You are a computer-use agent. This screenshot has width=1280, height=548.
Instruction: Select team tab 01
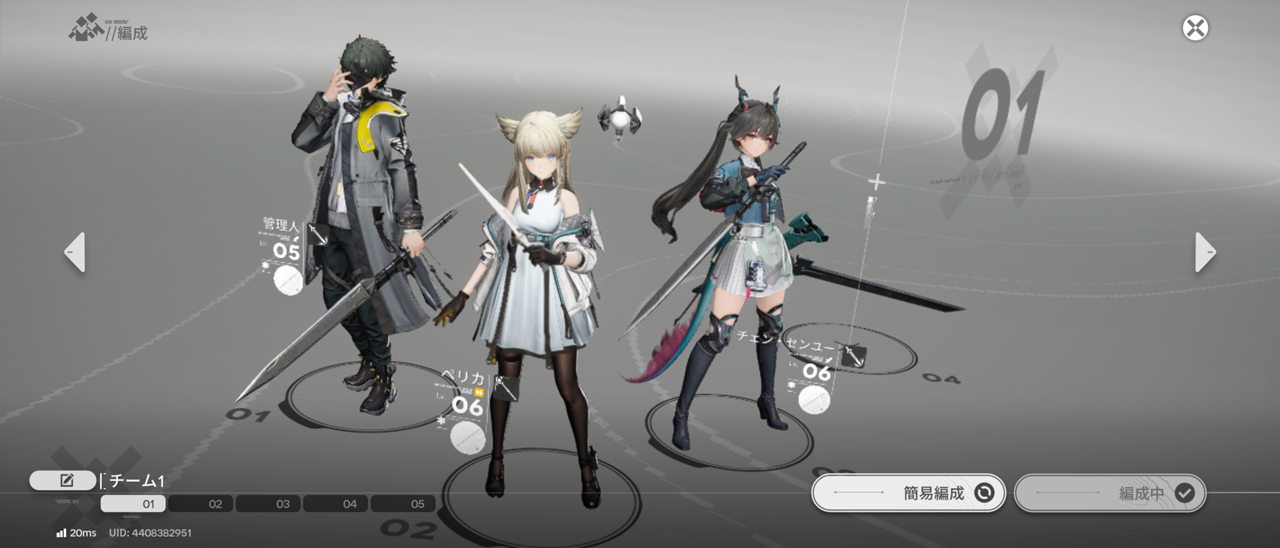(x=134, y=504)
